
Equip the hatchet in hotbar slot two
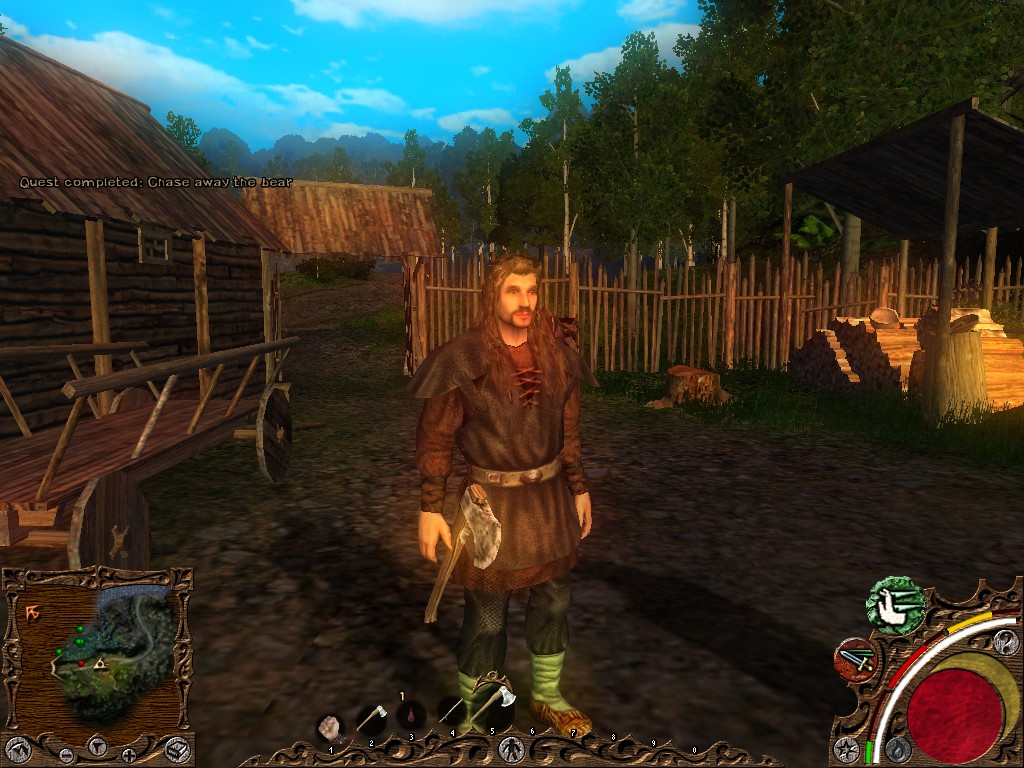click(x=371, y=718)
